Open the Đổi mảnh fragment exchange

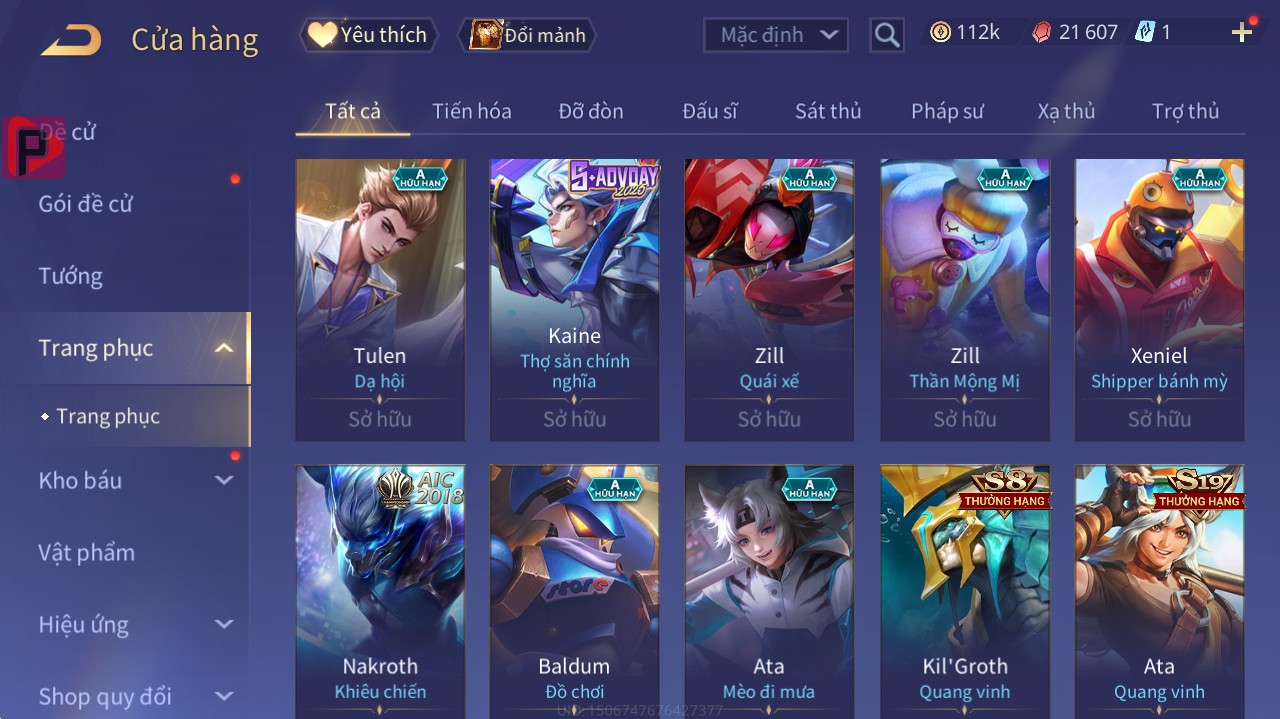pyautogui.click(x=528, y=35)
